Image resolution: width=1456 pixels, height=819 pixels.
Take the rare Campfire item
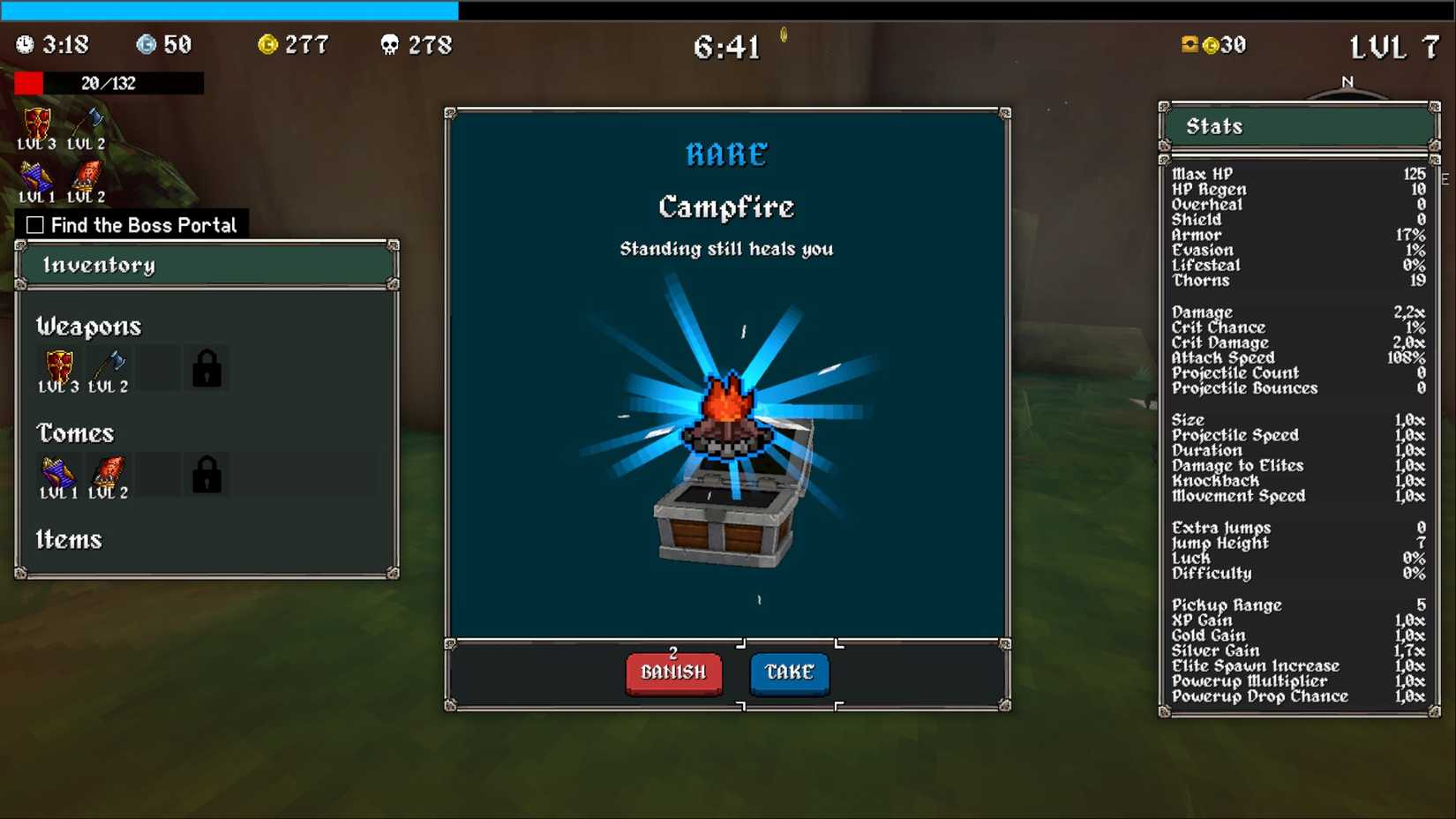pos(788,672)
